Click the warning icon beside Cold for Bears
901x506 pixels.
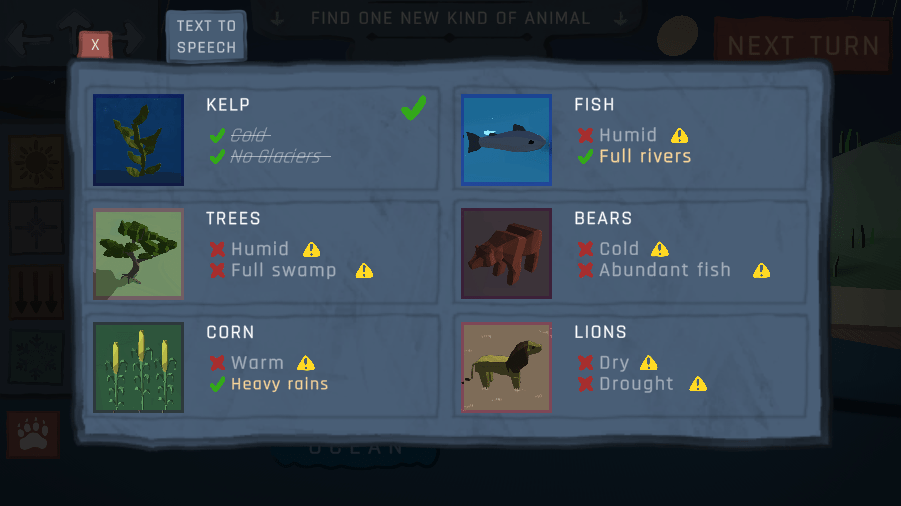click(x=660, y=250)
